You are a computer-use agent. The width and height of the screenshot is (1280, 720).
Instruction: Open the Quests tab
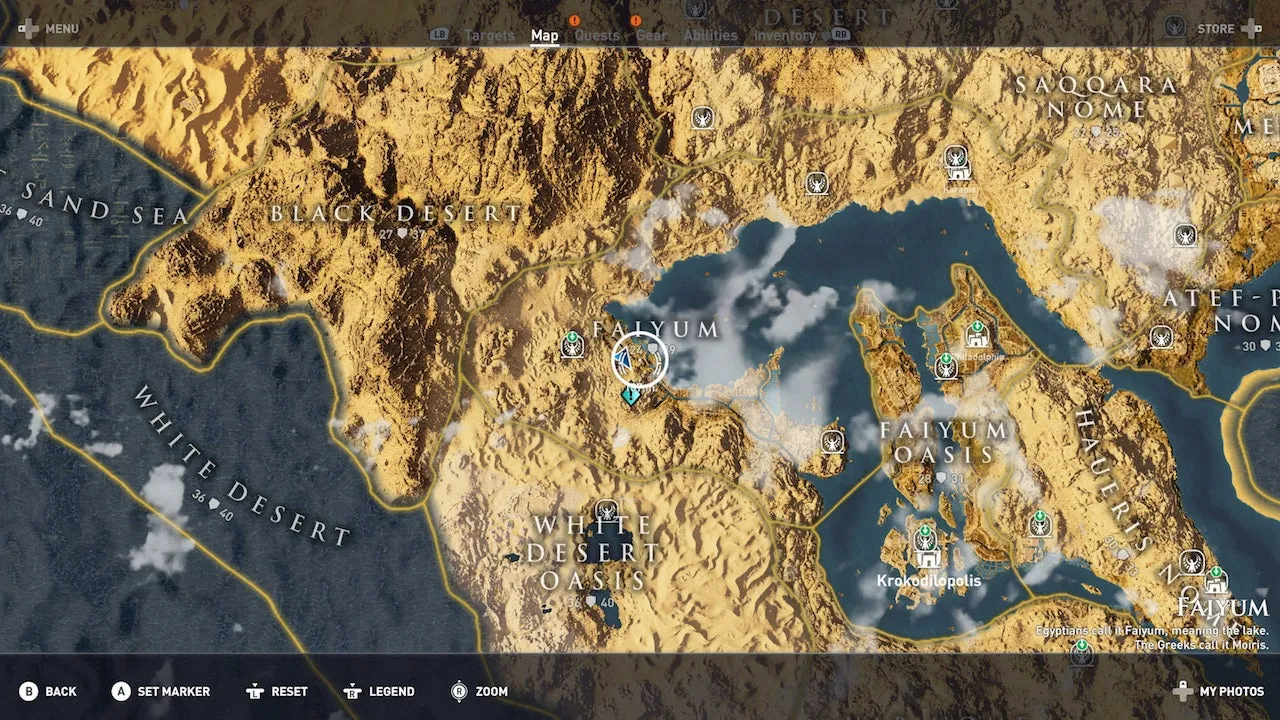tap(597, 36)
